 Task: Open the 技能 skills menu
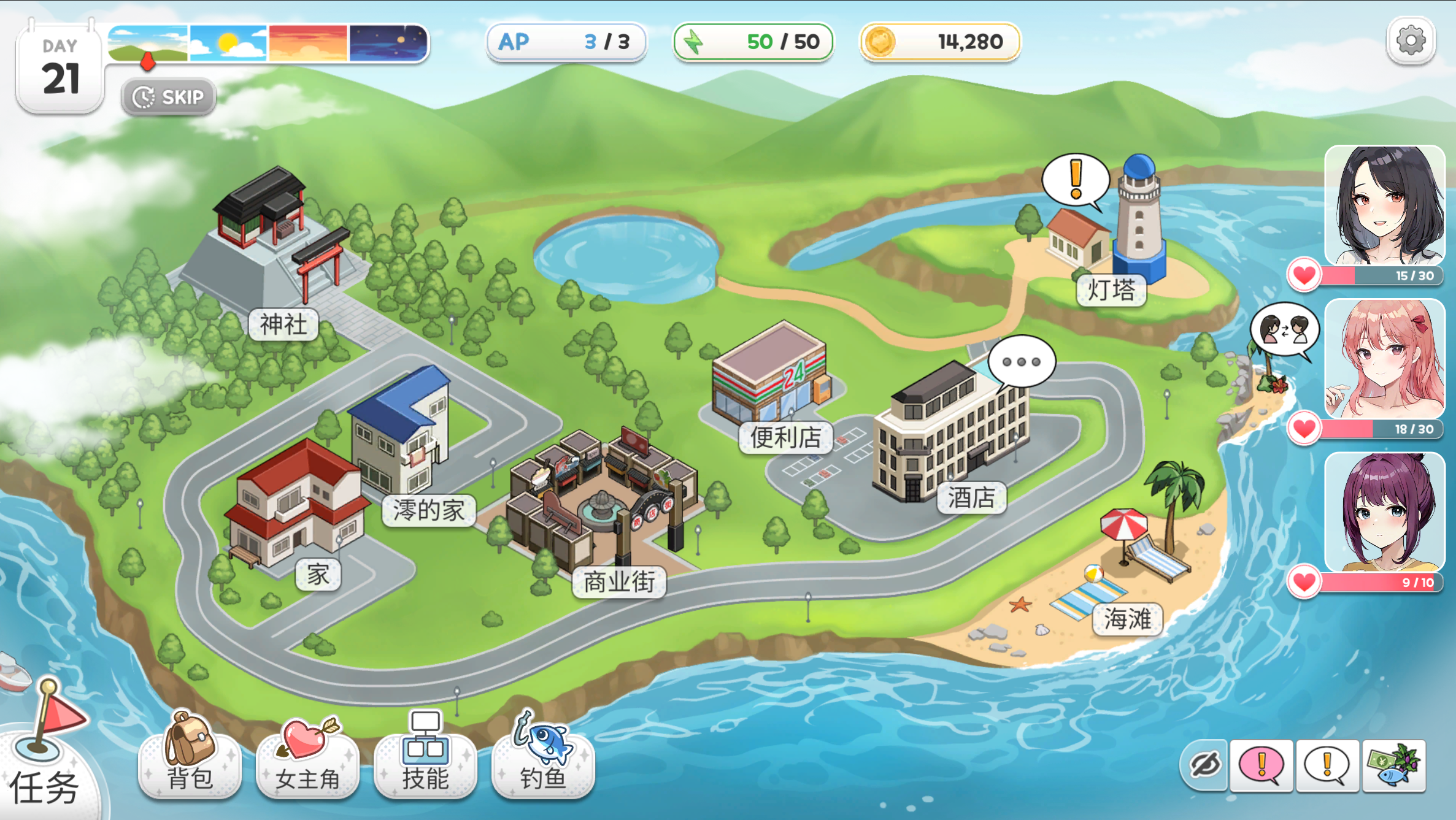[425, 759]
